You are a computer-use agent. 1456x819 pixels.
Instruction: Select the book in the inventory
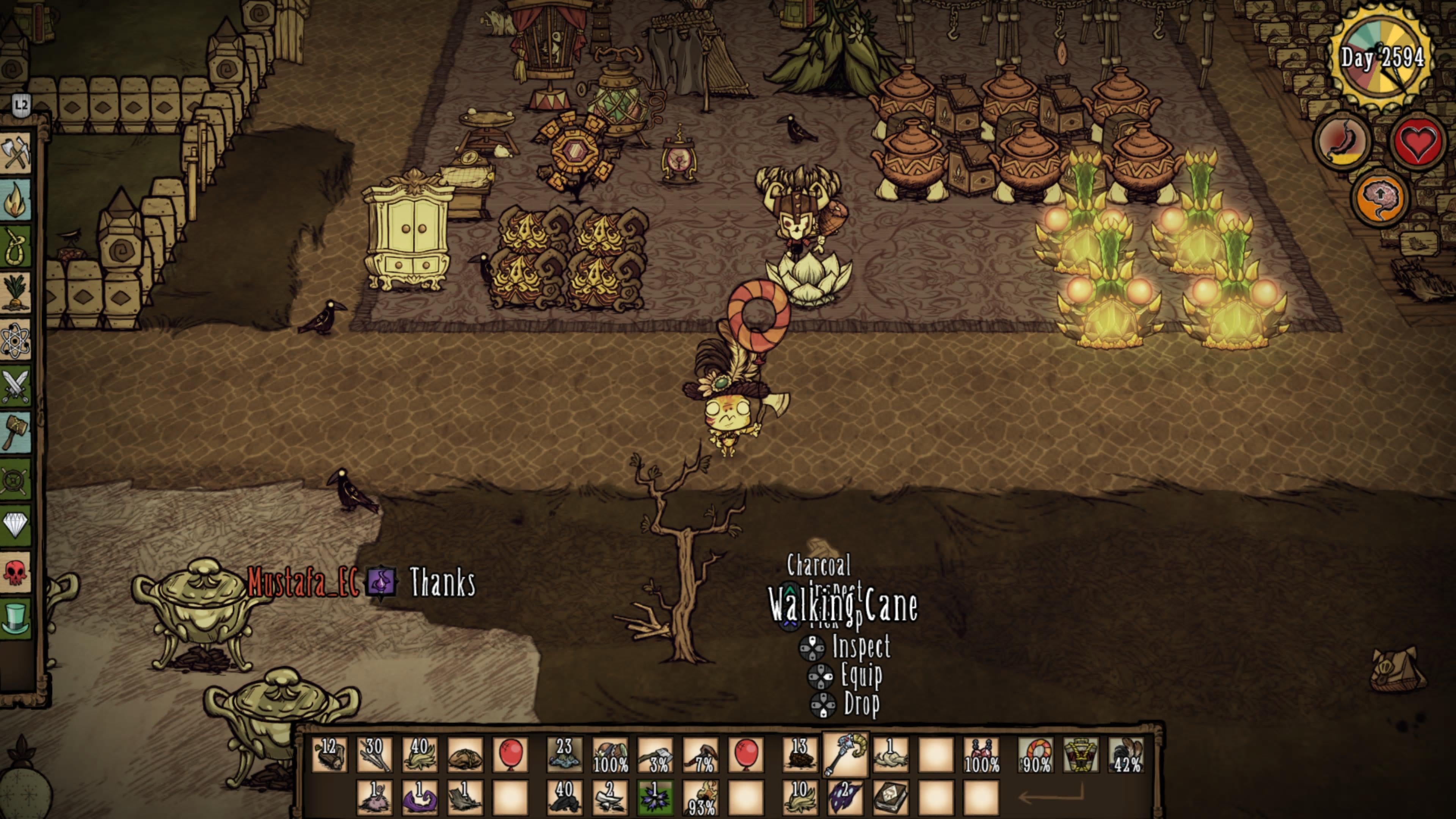(x=891, y=797)
